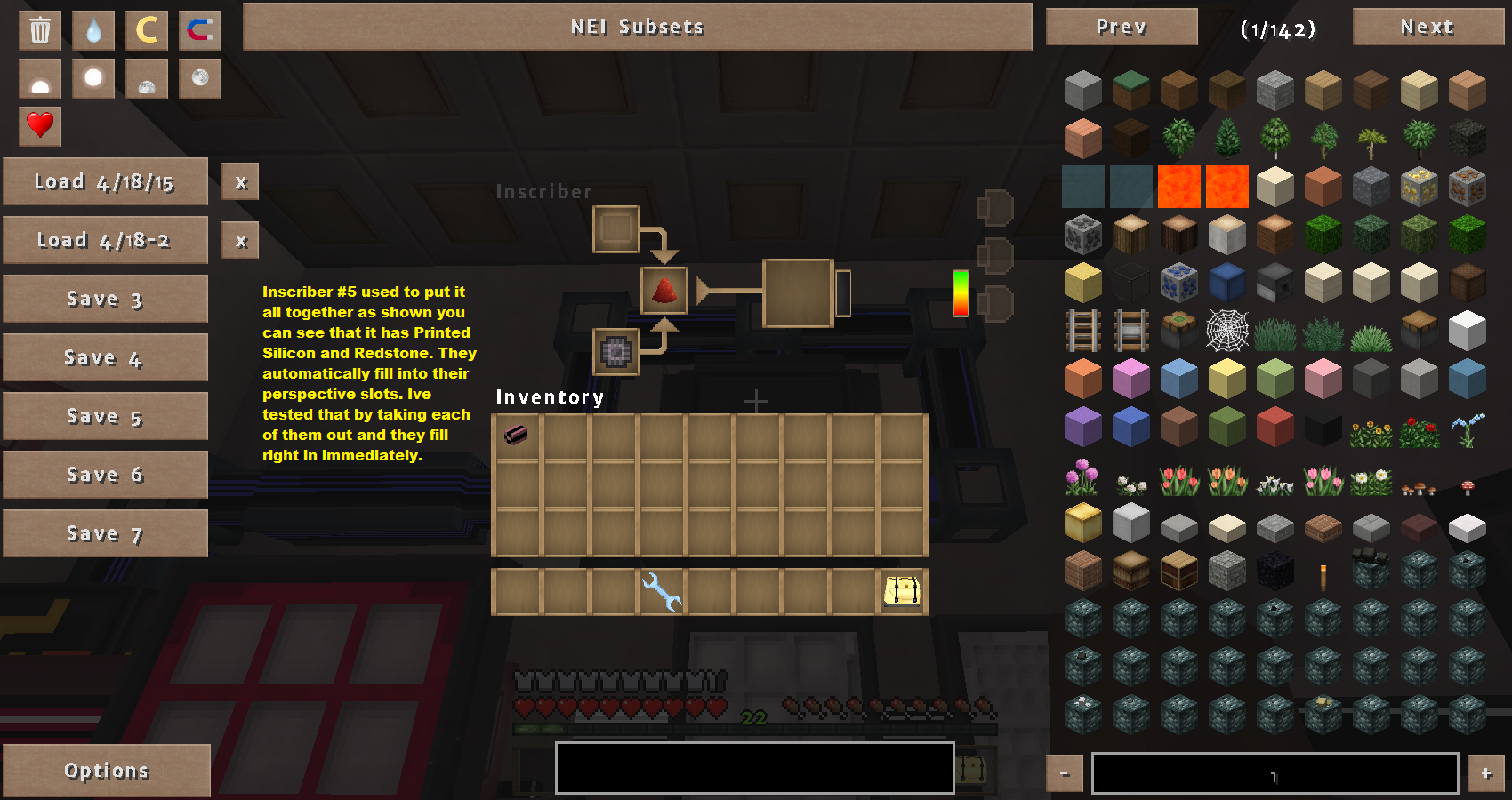The height and width of the screenshot is (800, 1512).
Task: Save inventory to Save 5
Action: tap(105, 417)
